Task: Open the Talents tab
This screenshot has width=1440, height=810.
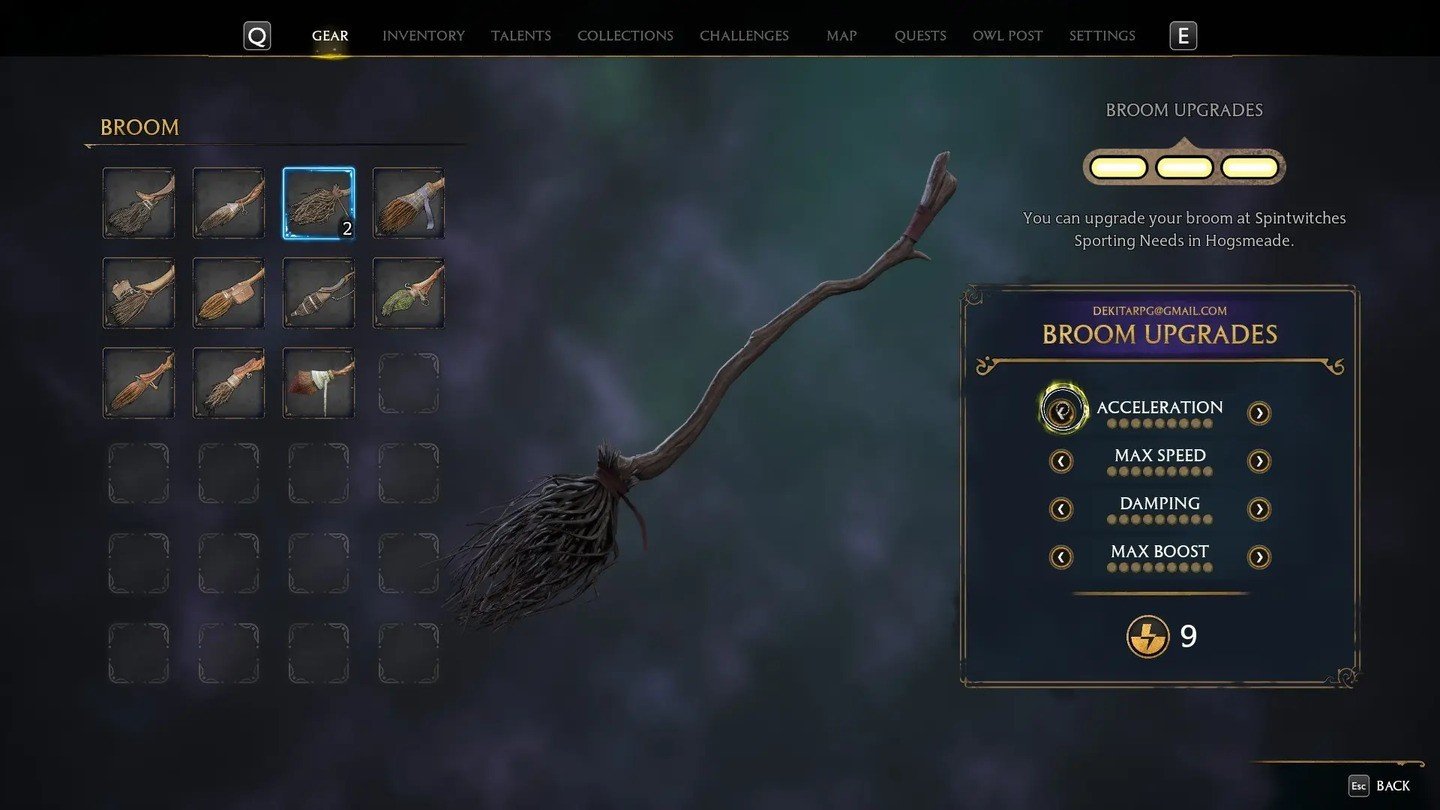Action: coord(520,36)
